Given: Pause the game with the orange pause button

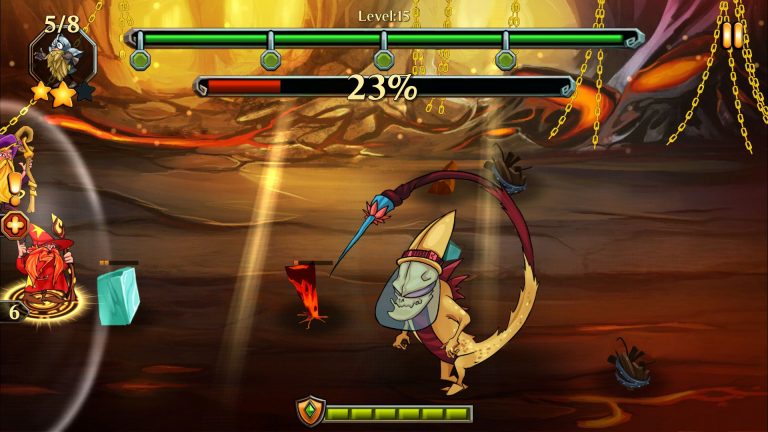Looking at the screenshot, I should pos(733,35).
